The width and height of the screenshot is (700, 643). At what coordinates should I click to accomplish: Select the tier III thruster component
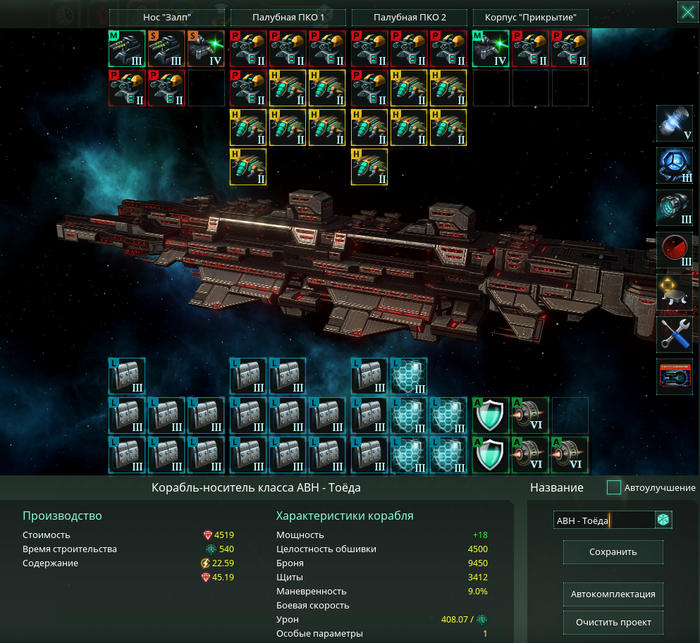coord(675,209)
